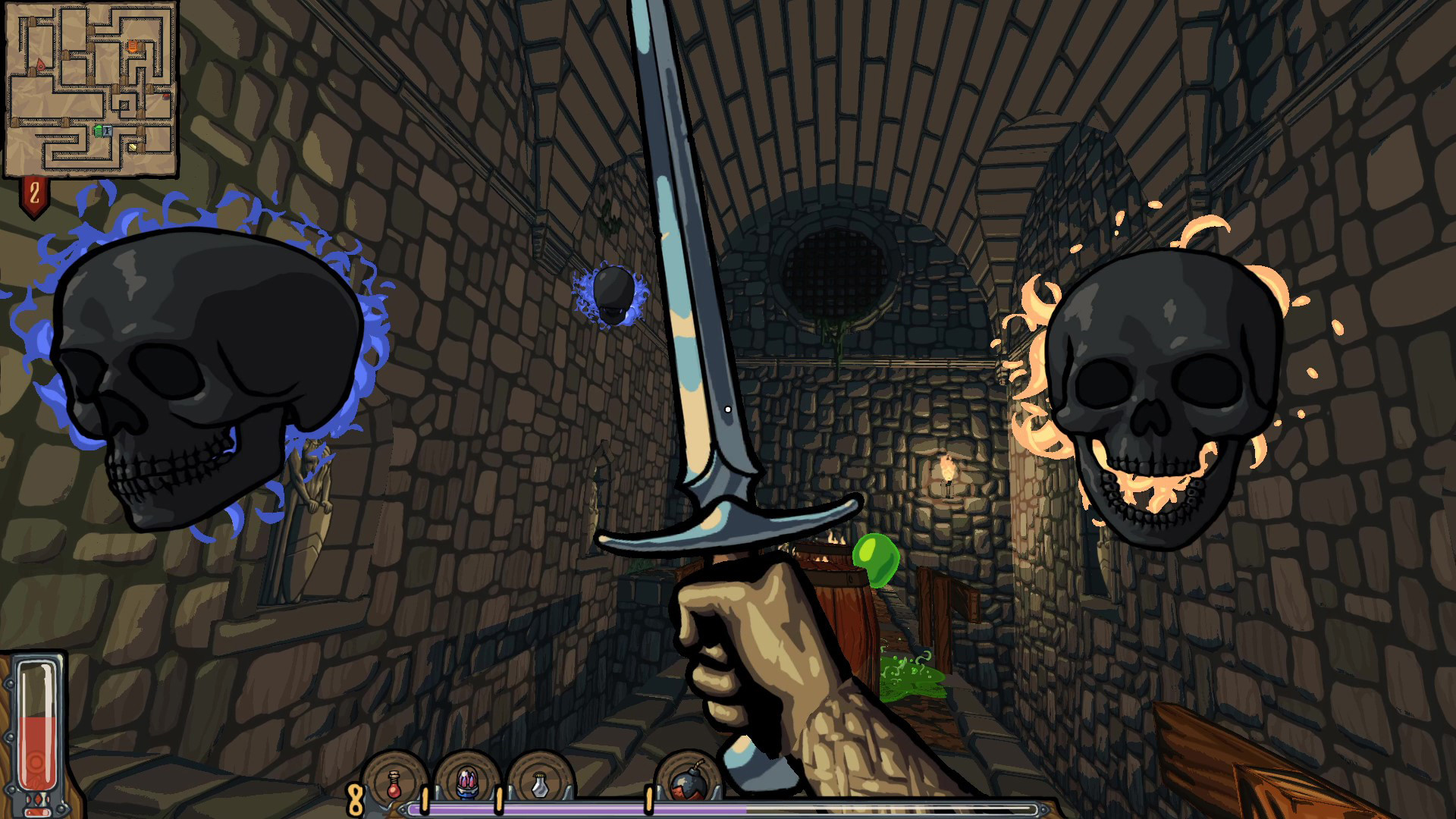Click the green door marker on the minimap

(x=99, y=130)
